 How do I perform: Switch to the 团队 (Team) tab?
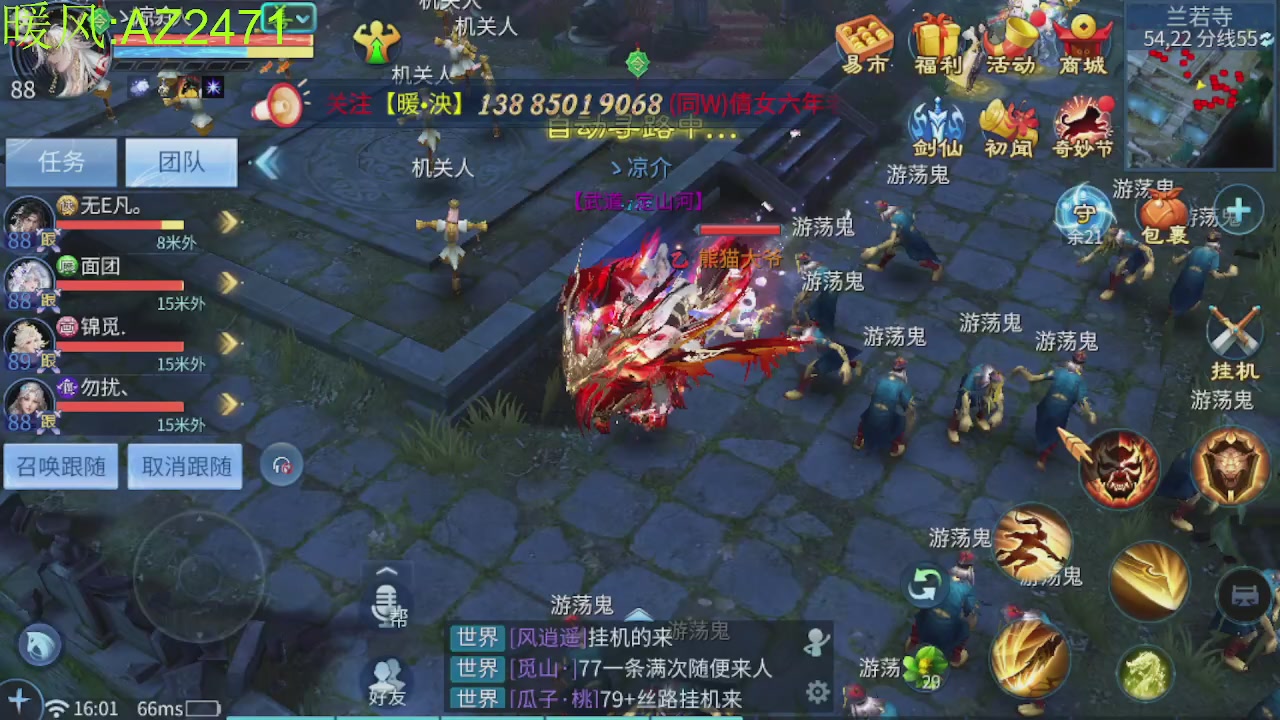[180, 162]
